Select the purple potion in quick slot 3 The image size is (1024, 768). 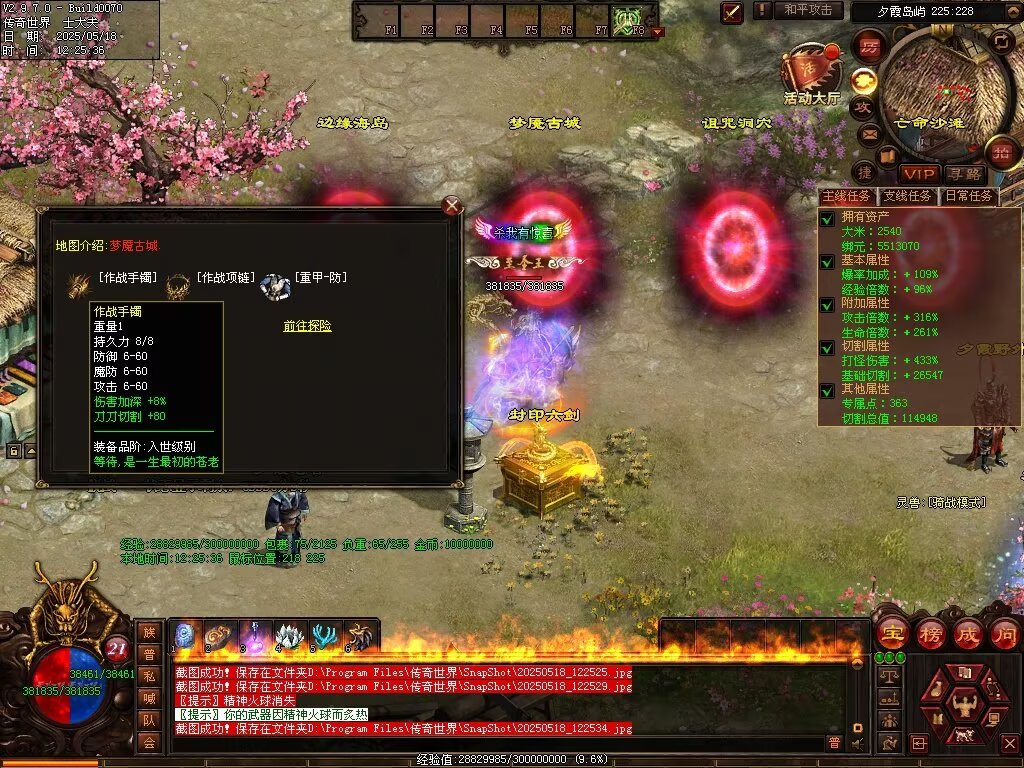coord(253,636)
